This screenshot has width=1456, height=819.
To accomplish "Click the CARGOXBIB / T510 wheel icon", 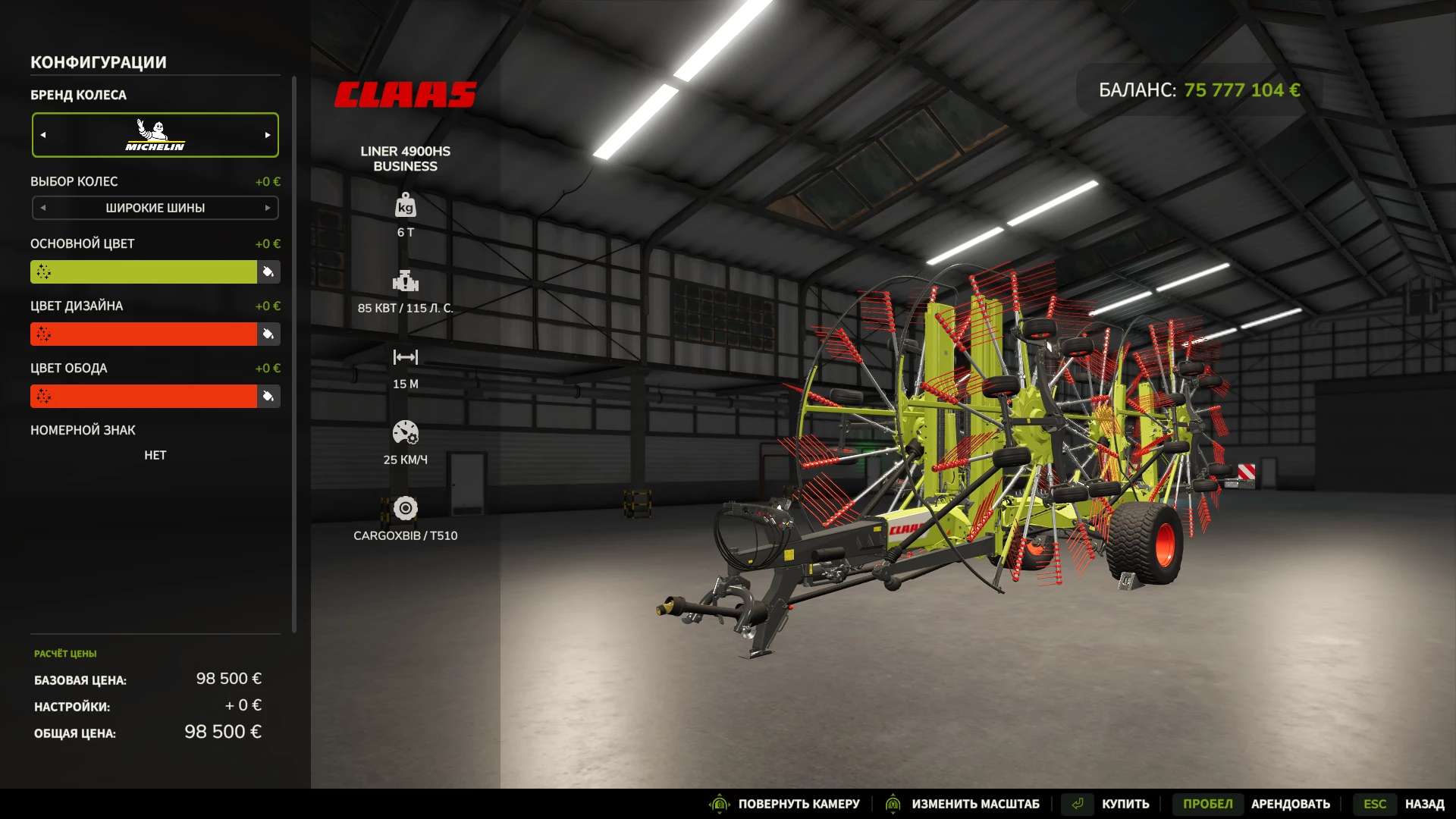I will (406, 509).
